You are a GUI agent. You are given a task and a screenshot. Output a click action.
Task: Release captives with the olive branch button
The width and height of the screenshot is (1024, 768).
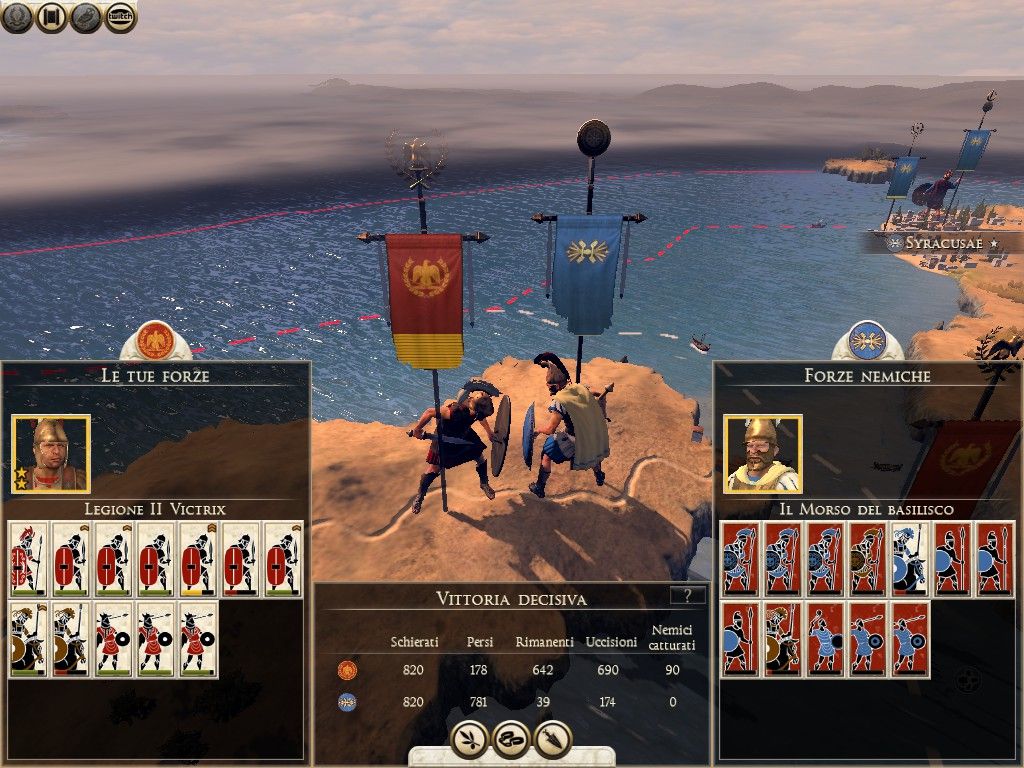click(468, 739)
